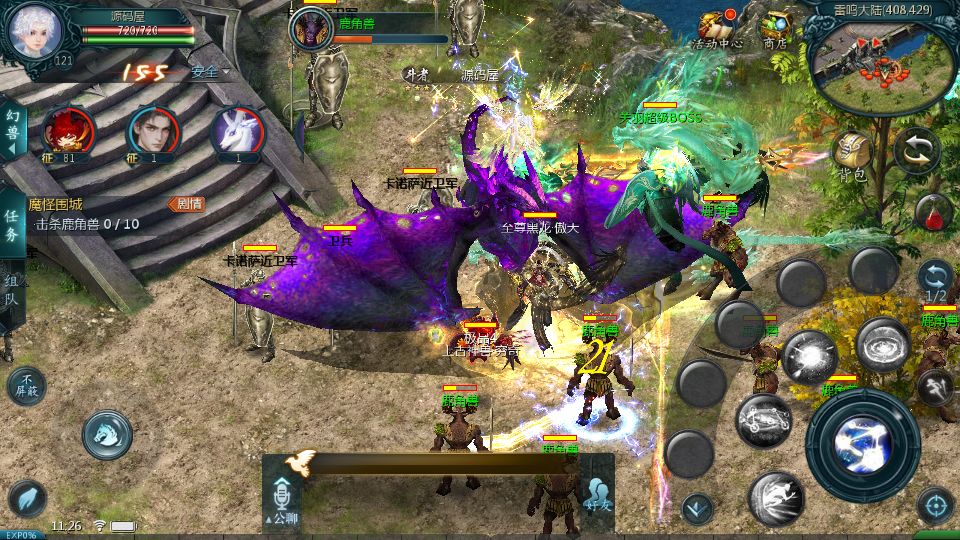Image resolution: width=960 pixels, height=540 pixels.
Task: Switch skill page with the 1/2 button
Action: point(935,281)
